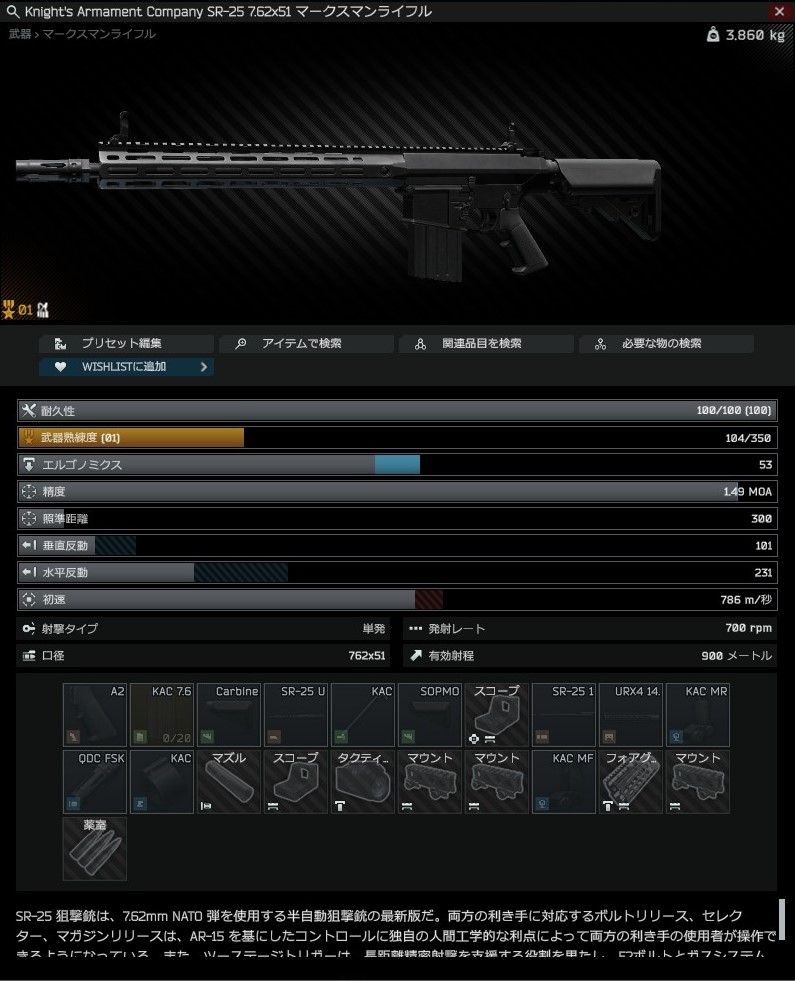Choose the URX4 14. handguard slot
Viewport: 795px width, 981px height.
(631, 715)
